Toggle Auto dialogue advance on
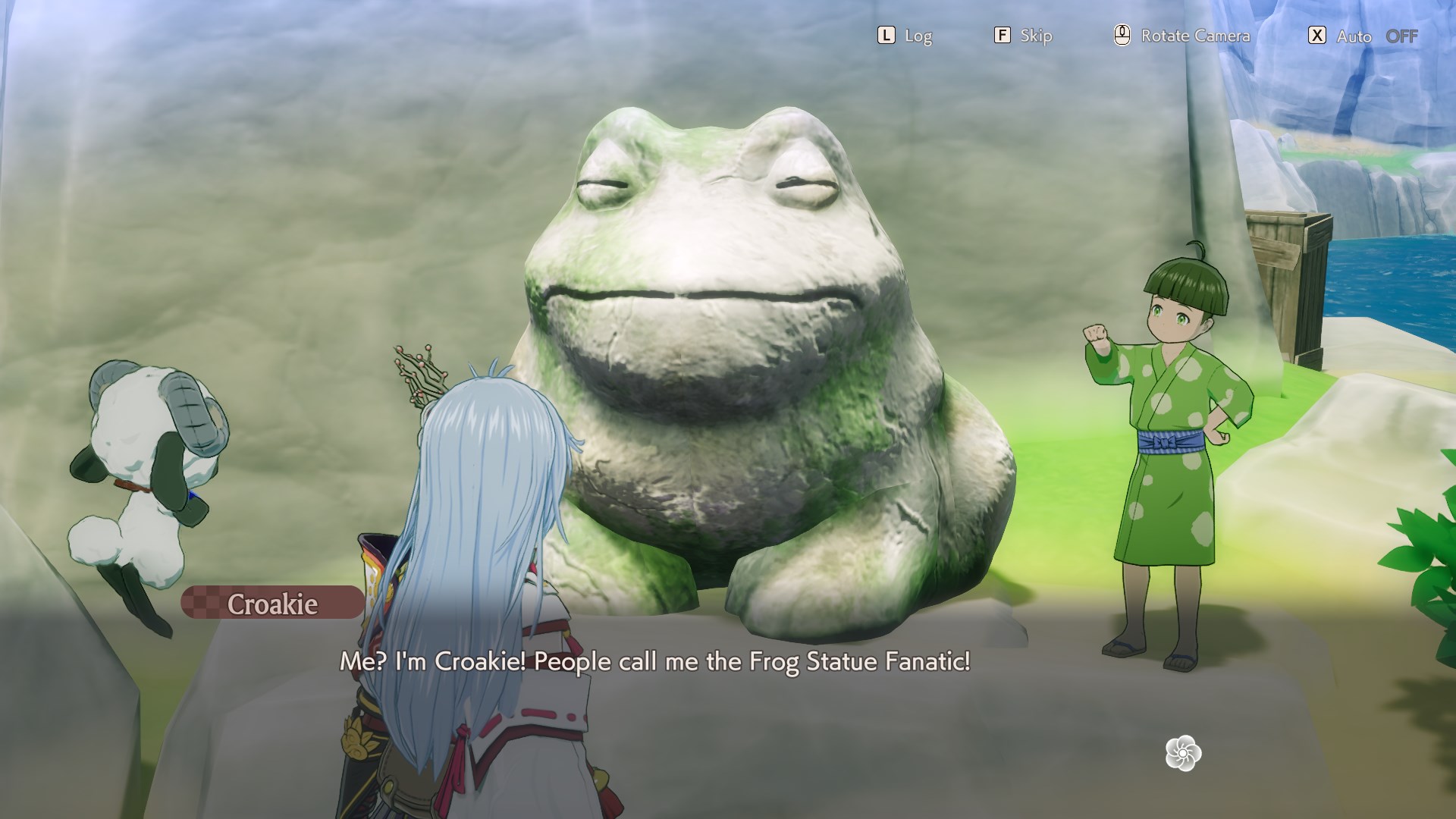Image resolution: width=1456 pixels, height=819 pixels. (1363, 36)
